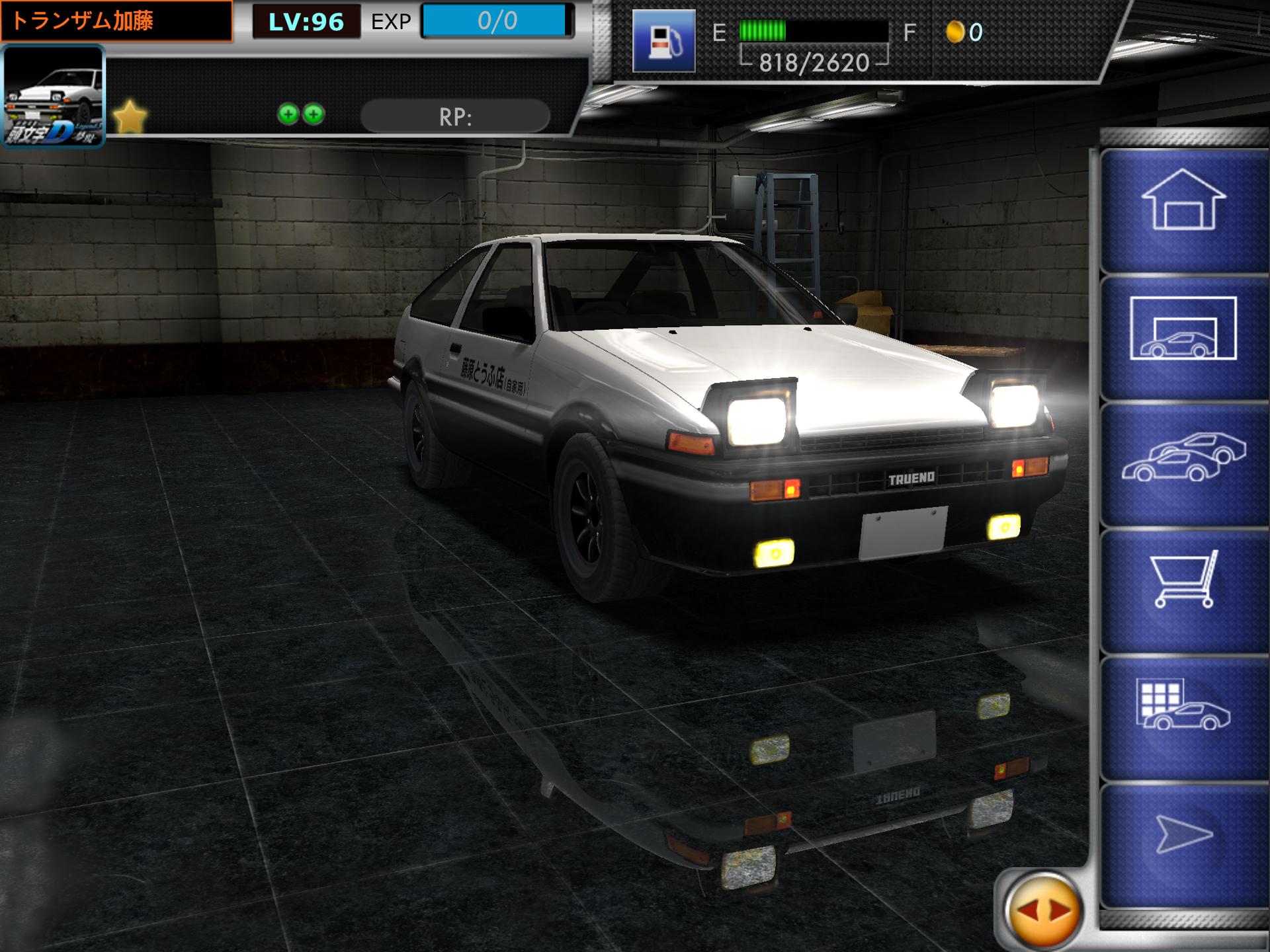
Task: Tap the gold coin currency icon
Action: point(954,32)
